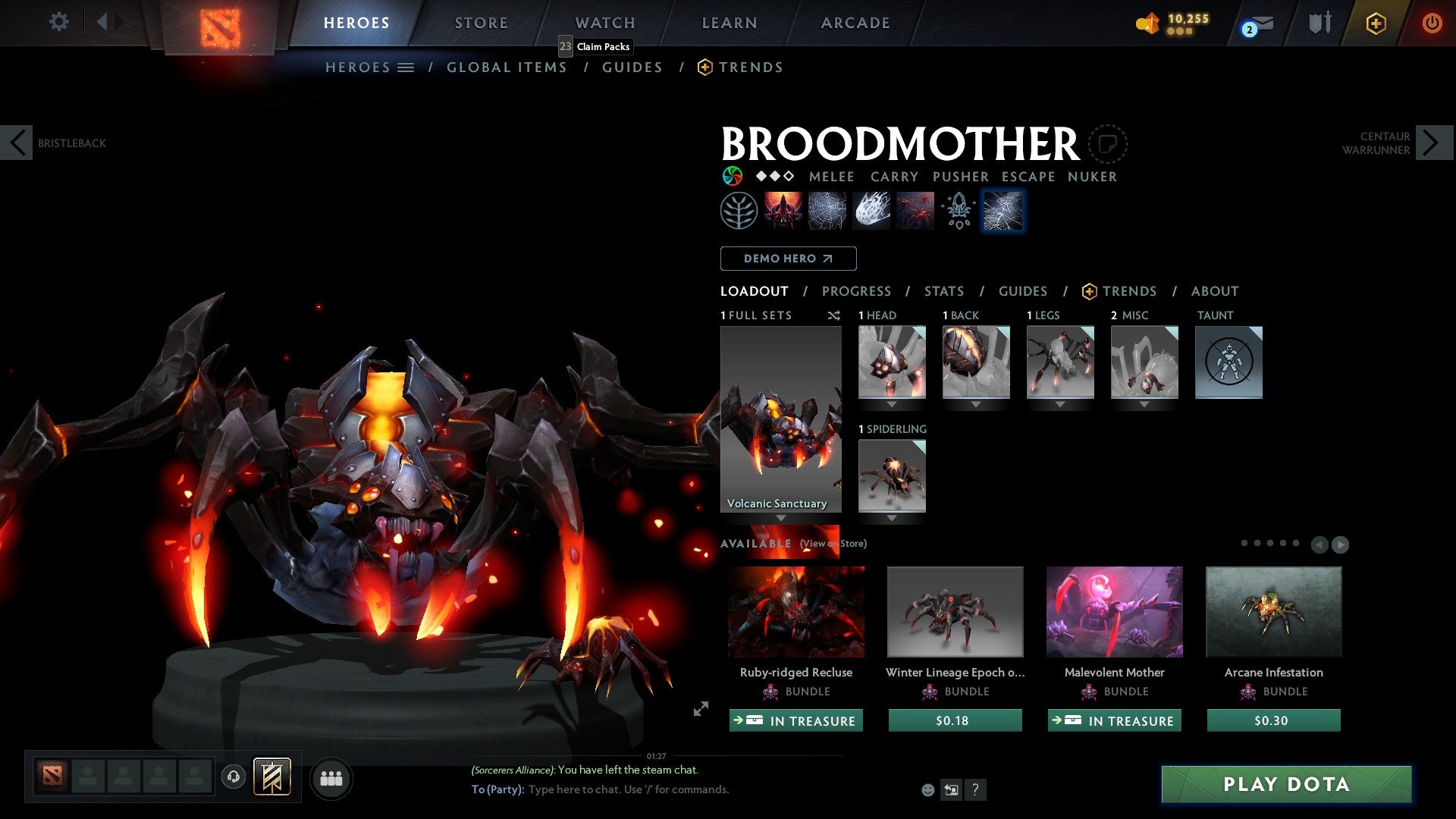Viewport: 1456px width, 819px height.
Task: Click the $0.18 price for Winter Lineage bundle
Action: click(x=955, y=720)
